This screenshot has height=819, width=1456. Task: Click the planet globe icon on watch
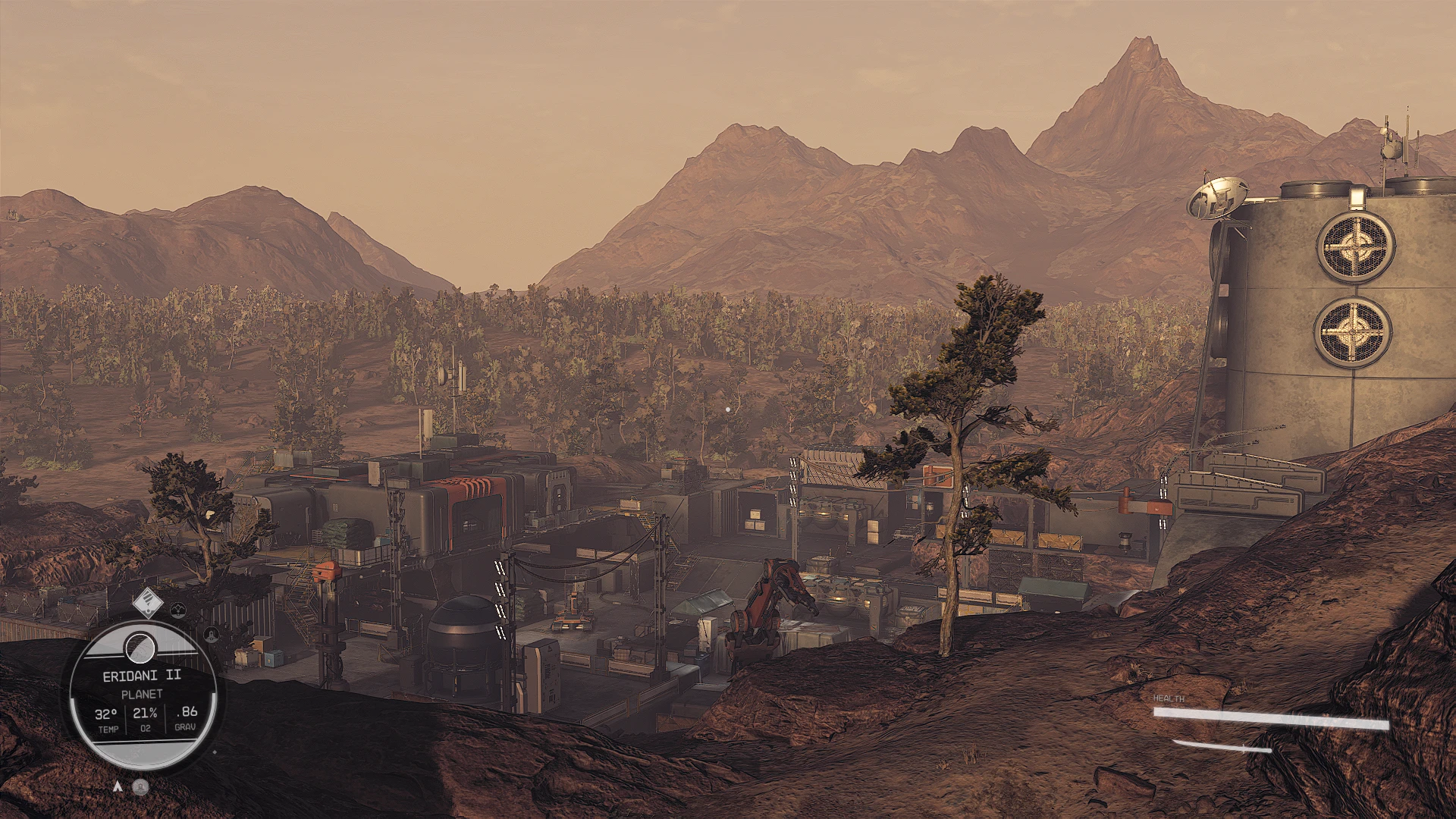pos(140,647)
